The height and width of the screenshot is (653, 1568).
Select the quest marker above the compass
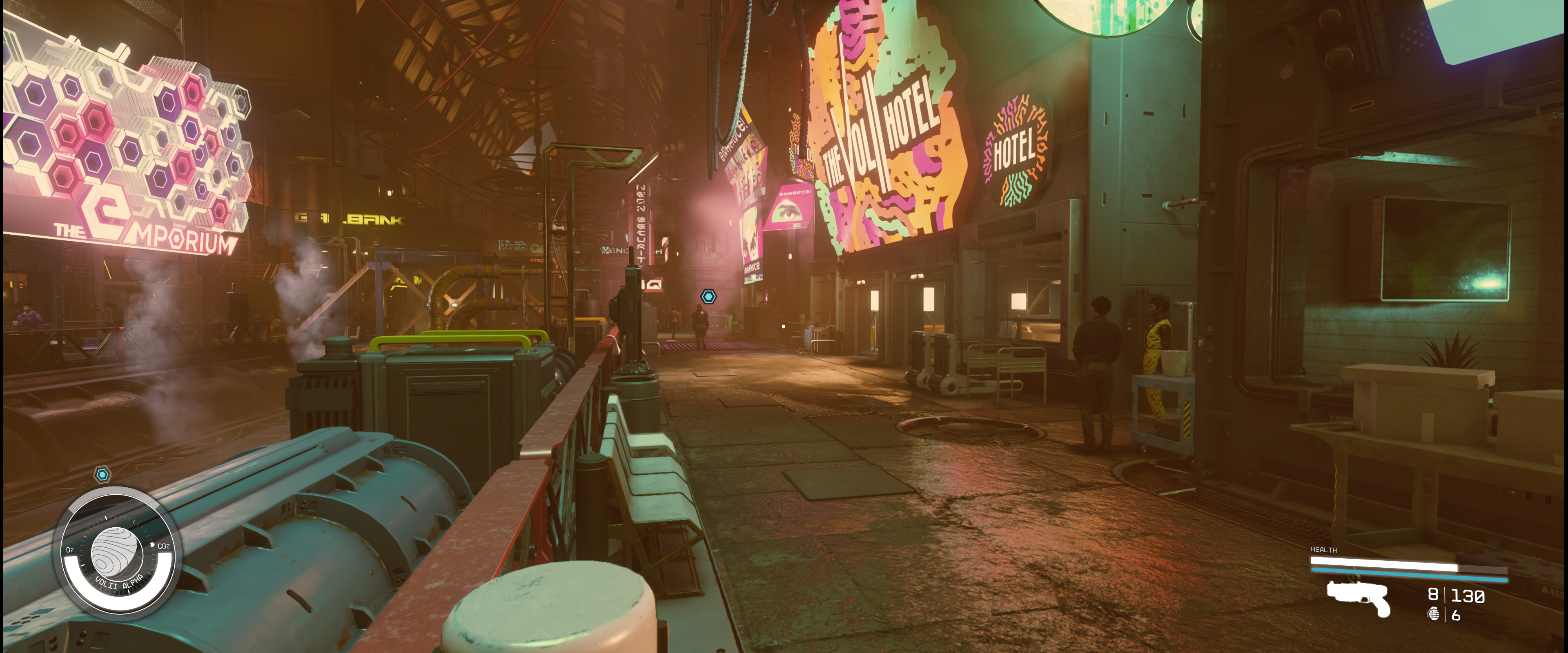click(102, 474)
